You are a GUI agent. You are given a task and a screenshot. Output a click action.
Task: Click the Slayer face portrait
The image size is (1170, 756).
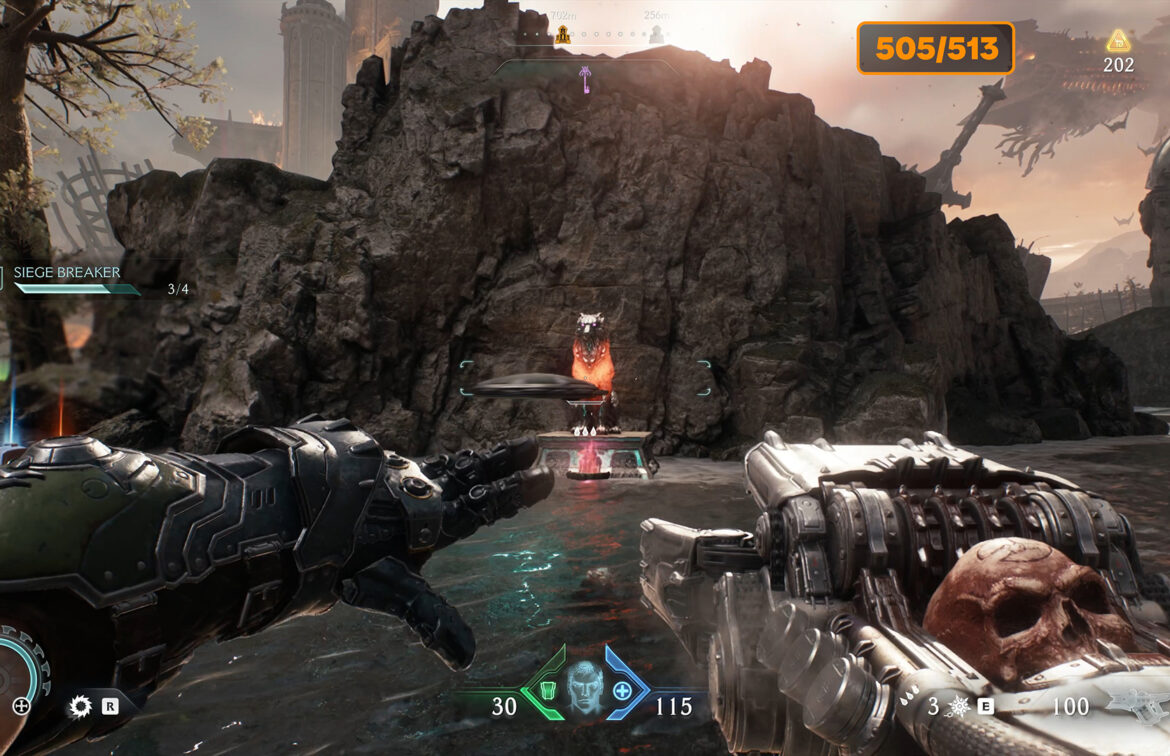click(584, 687)
